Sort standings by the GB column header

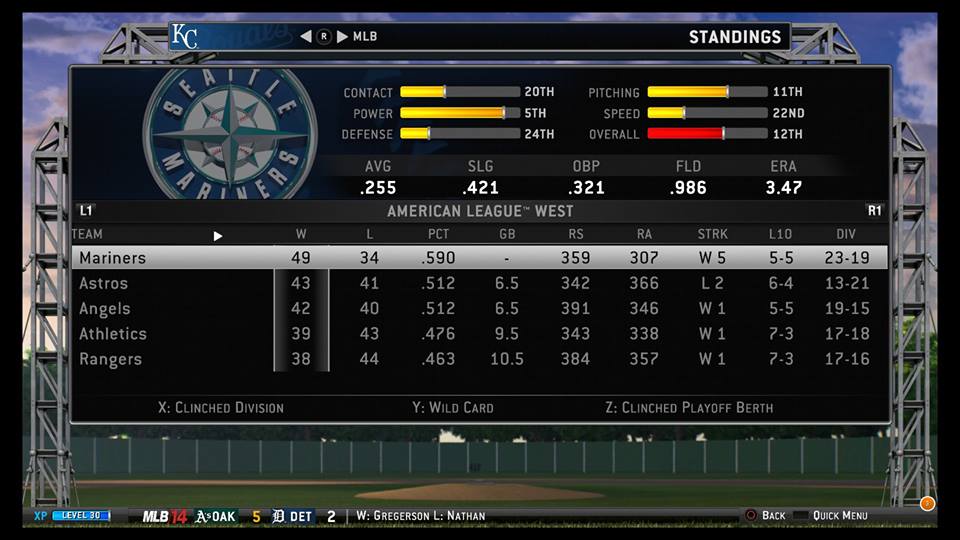(507, 235)
